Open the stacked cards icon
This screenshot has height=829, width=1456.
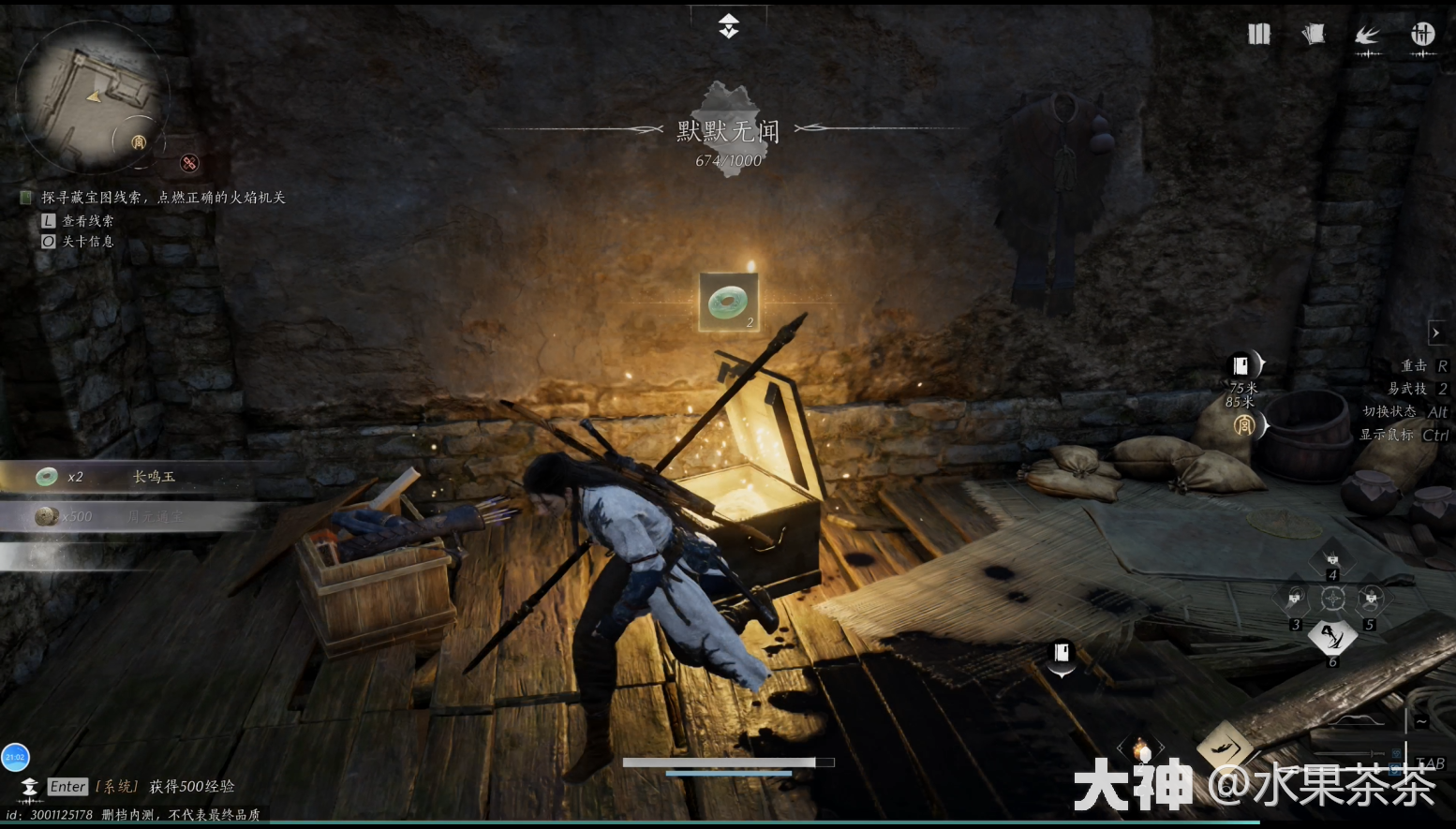tap(1314, 35)
